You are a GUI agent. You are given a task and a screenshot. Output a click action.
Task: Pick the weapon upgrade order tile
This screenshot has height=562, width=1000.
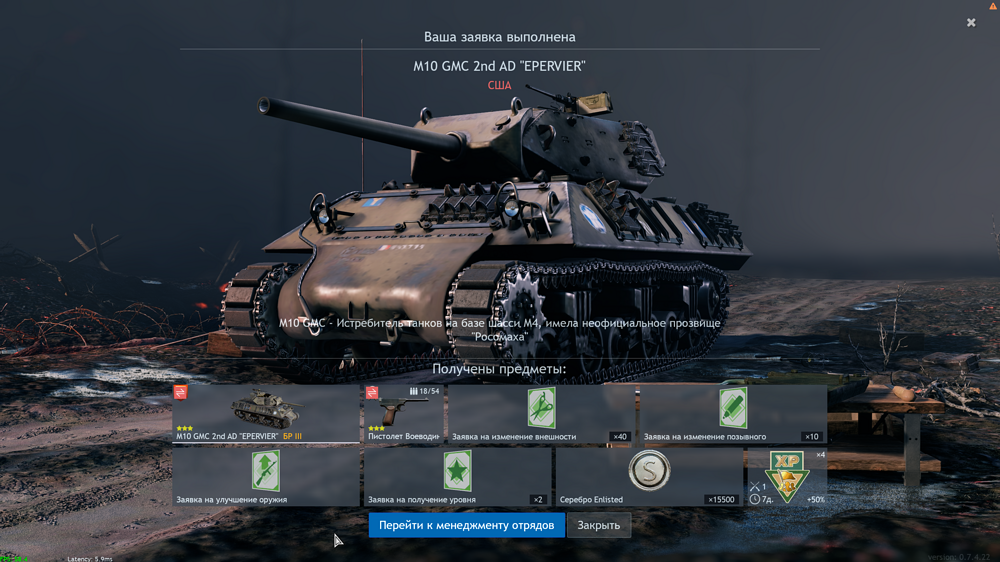point(265,475)
